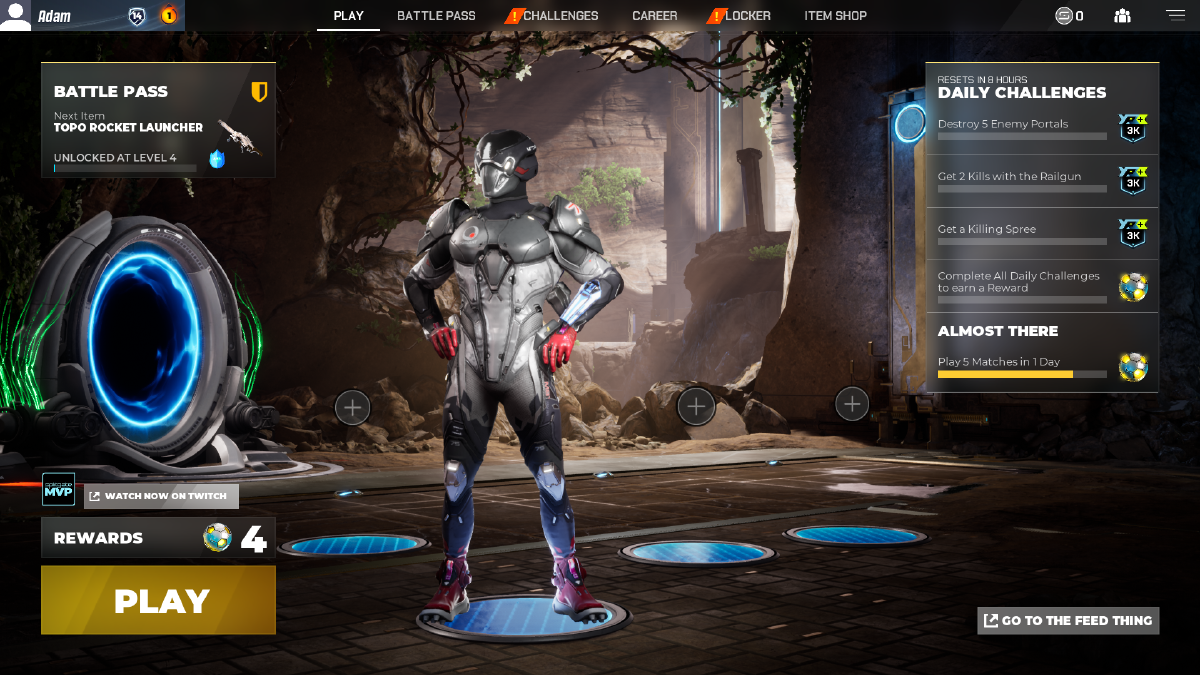Screen dimensions: 1200x675
Task: Open the hamburger main menu
Action: [x=1174, y=15]
